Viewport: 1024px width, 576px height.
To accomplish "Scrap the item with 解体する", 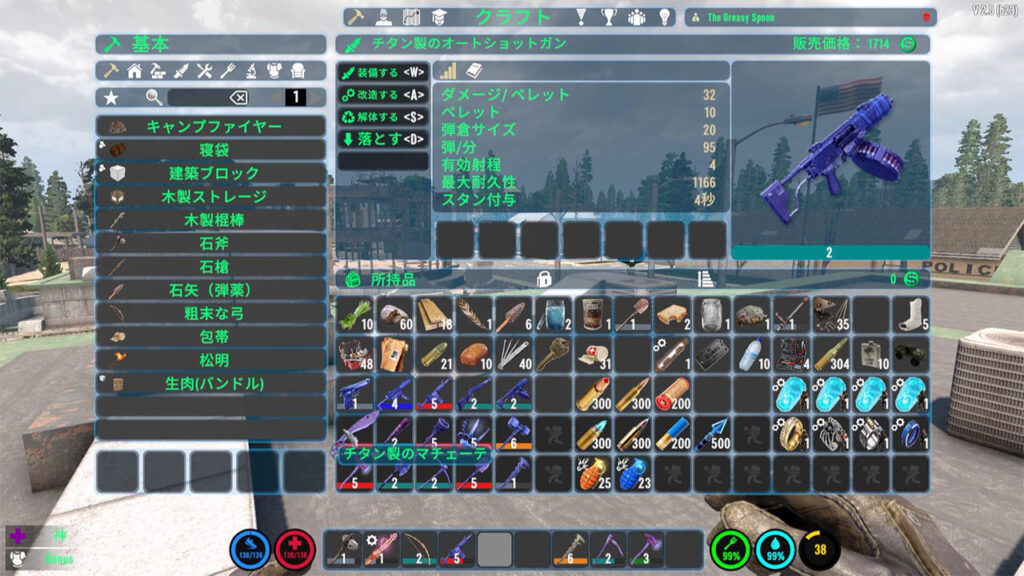I will tap(383, 117).
